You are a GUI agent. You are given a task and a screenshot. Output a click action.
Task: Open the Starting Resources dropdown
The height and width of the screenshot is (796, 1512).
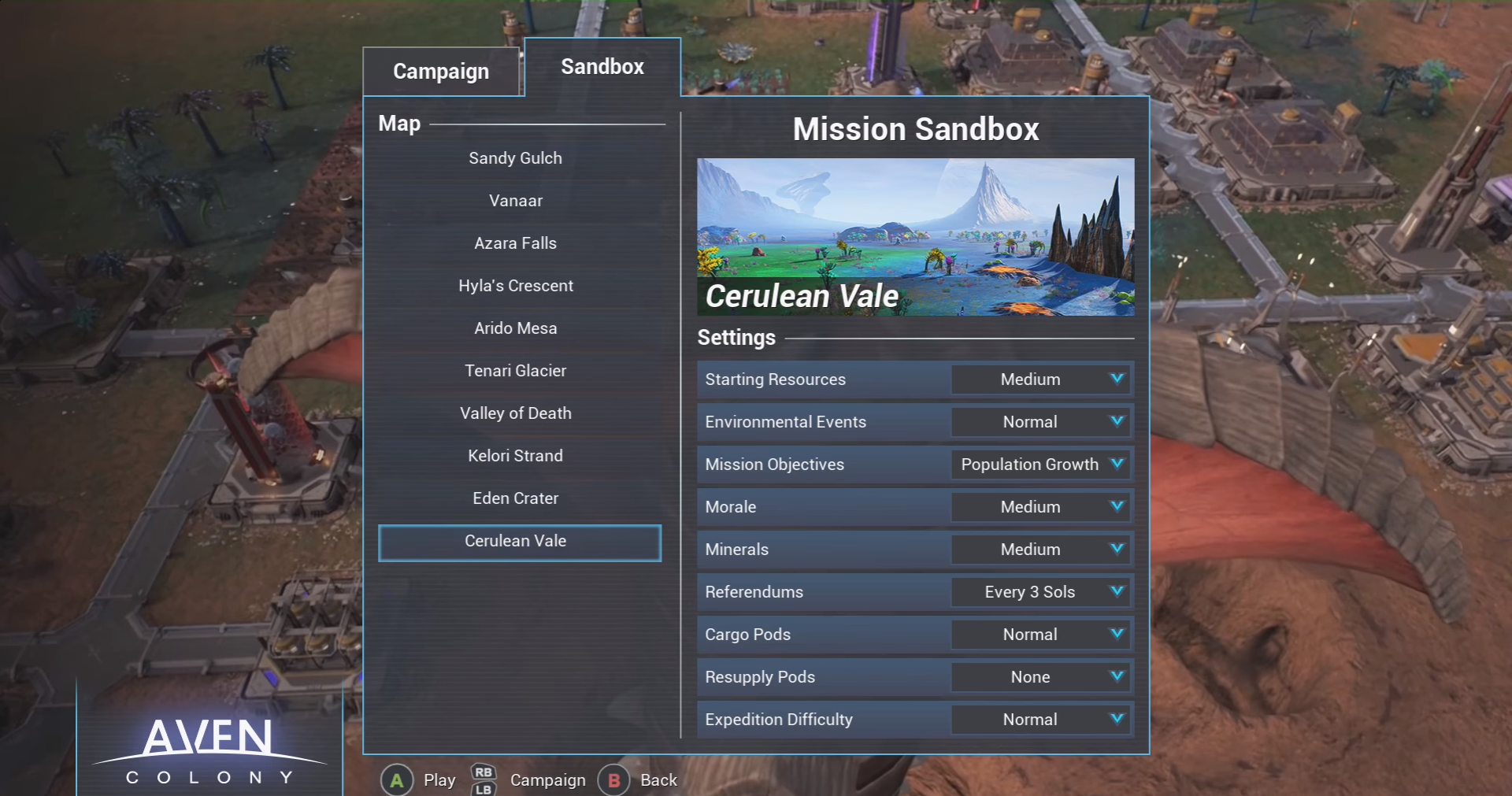pos(1041,379)
